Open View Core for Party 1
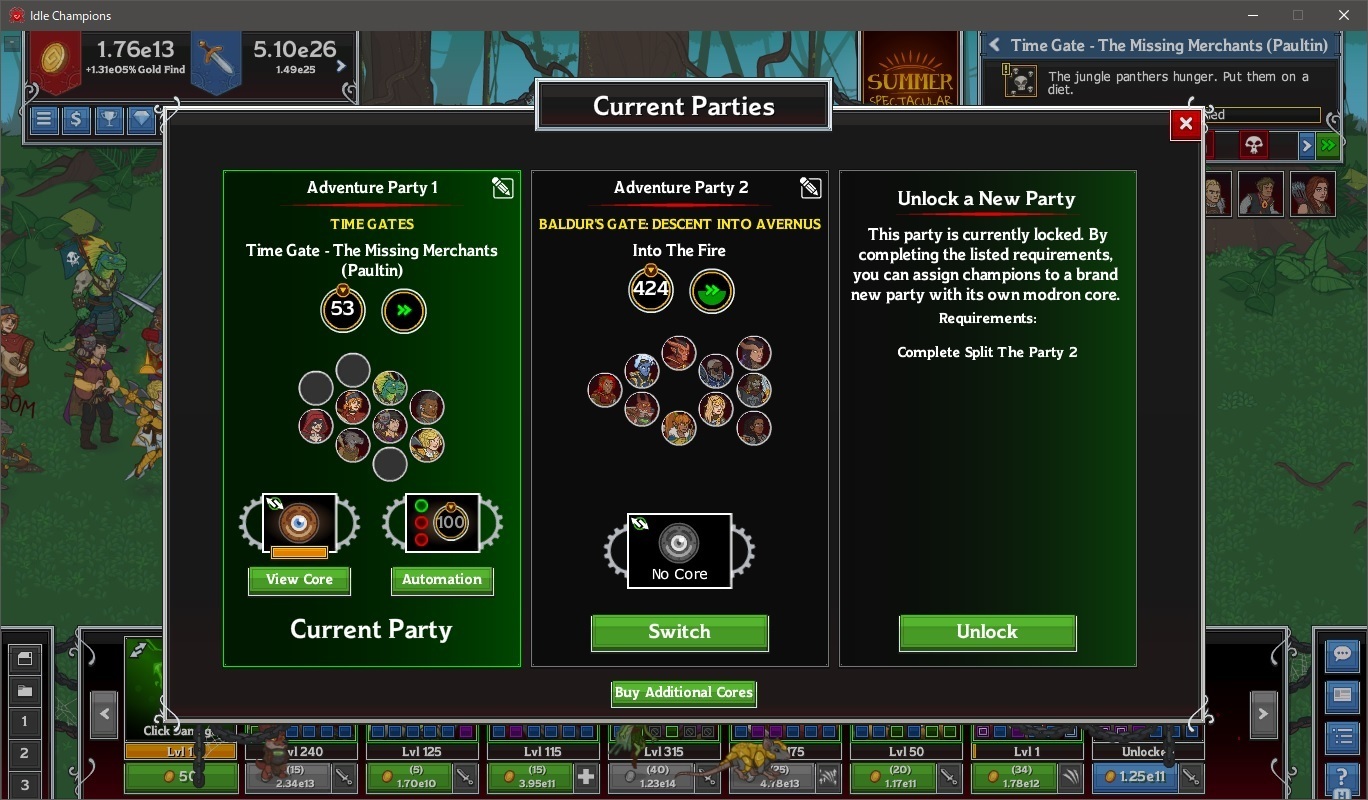 click(x=299, y=580)
